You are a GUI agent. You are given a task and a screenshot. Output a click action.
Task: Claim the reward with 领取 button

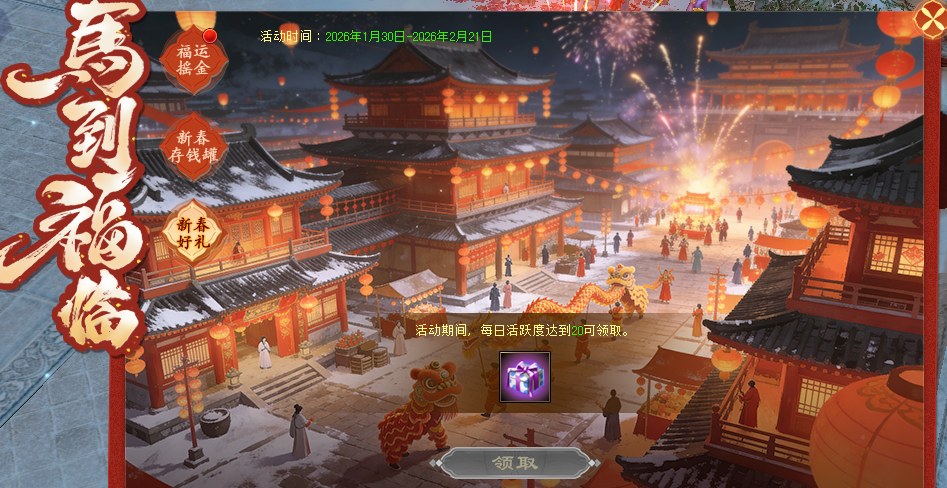[x=516, y=463]
